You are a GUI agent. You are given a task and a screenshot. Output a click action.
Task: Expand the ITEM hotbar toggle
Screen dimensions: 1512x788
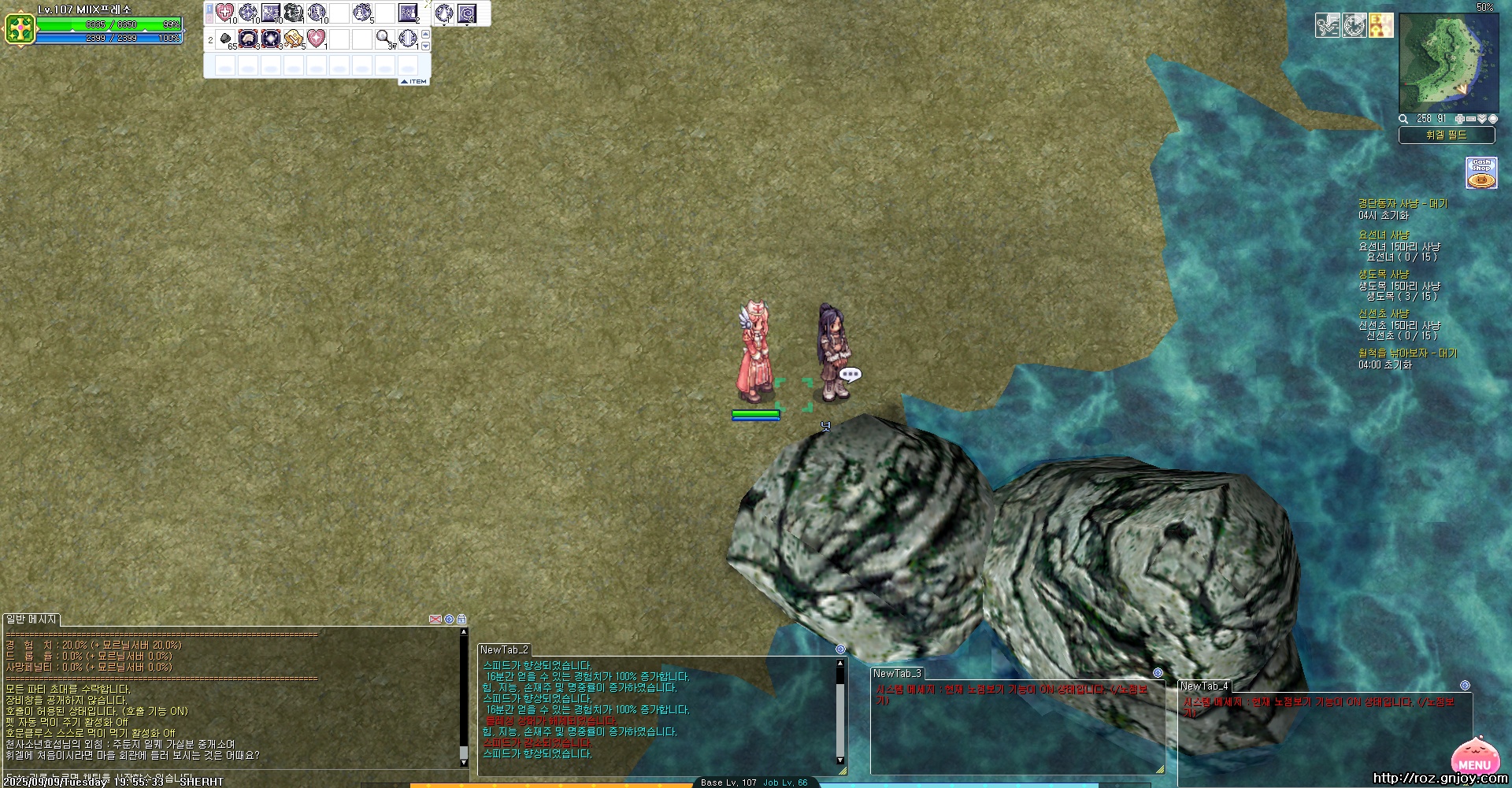coord(414,81)
